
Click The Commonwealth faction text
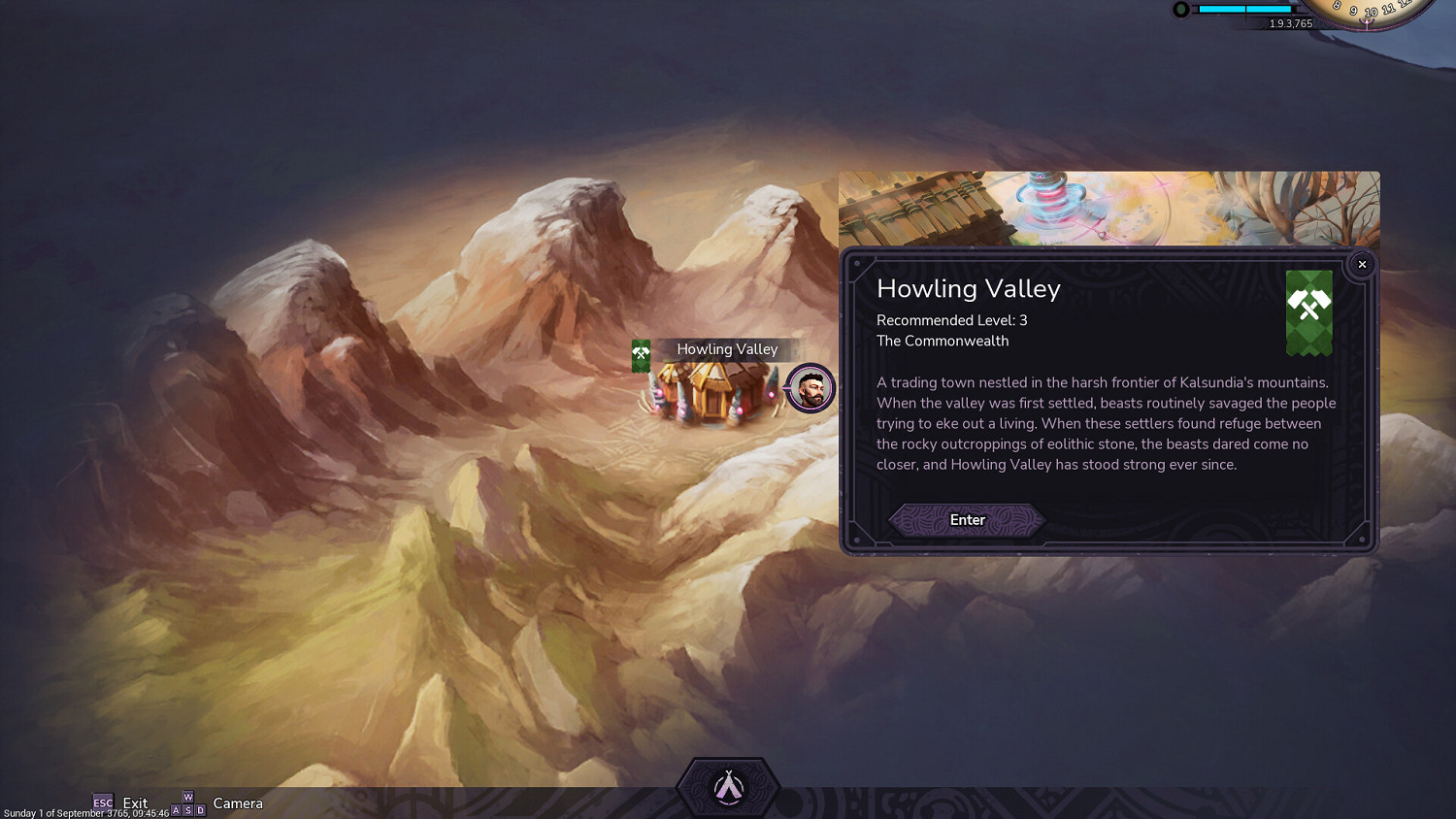click(x=943, y=341)
